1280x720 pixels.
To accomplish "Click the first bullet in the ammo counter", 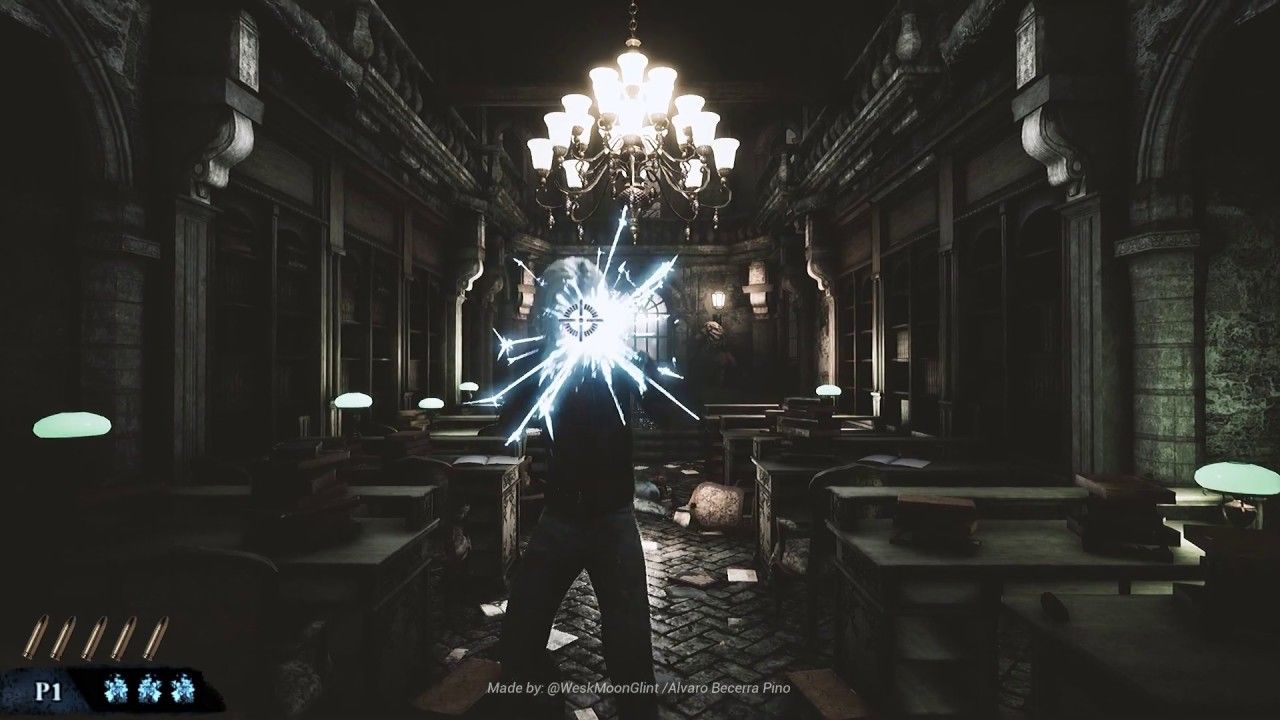I will [x=36, y=637].
